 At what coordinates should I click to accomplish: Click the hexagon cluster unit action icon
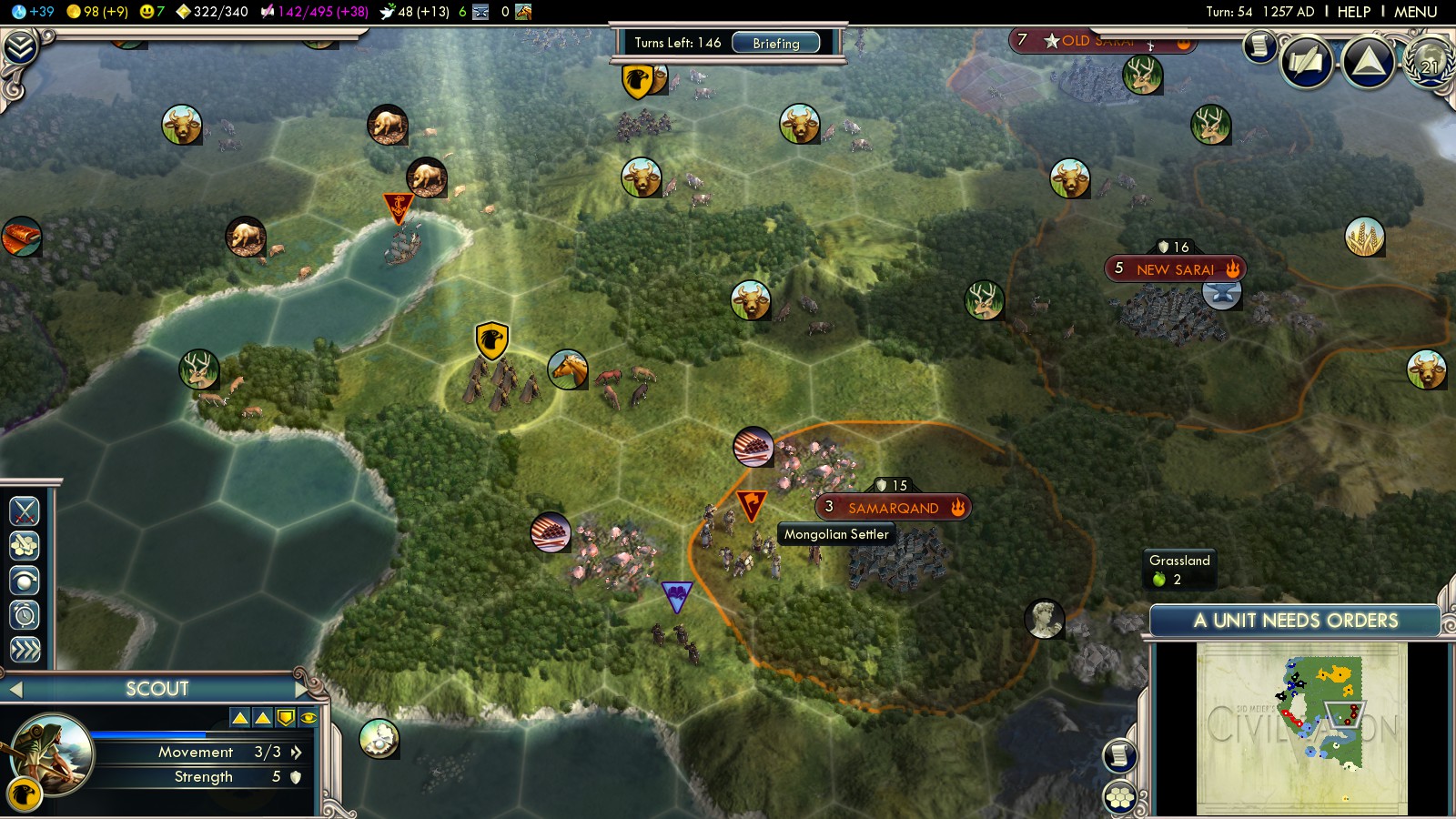click(25, 546)
